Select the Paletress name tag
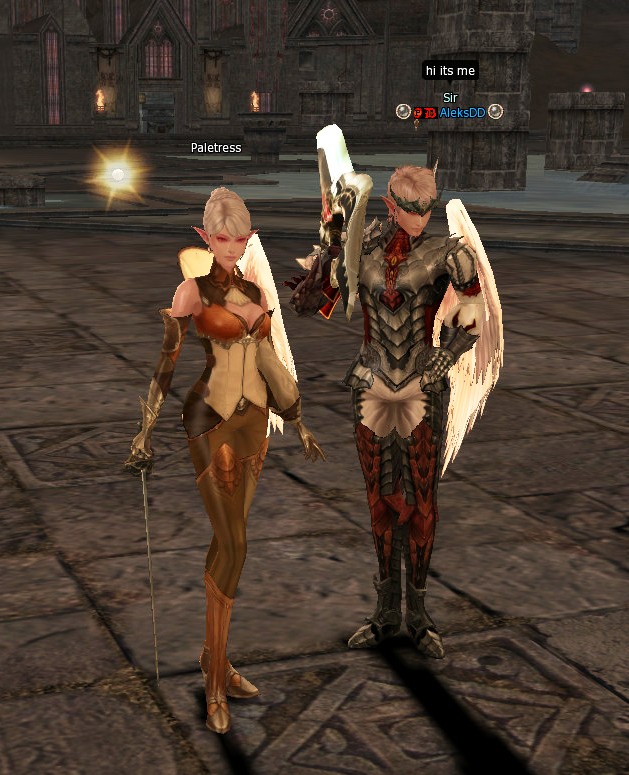Screen dimensions: 629x775 tap(216, 148)
